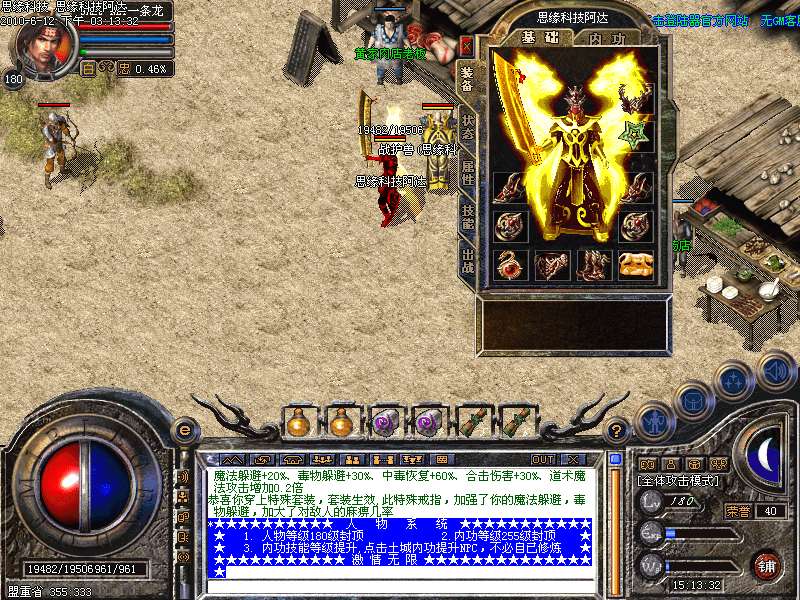Choose the golden item in the bottom equipment row
The image size is (800, 600).
click(x=634, y=264)
